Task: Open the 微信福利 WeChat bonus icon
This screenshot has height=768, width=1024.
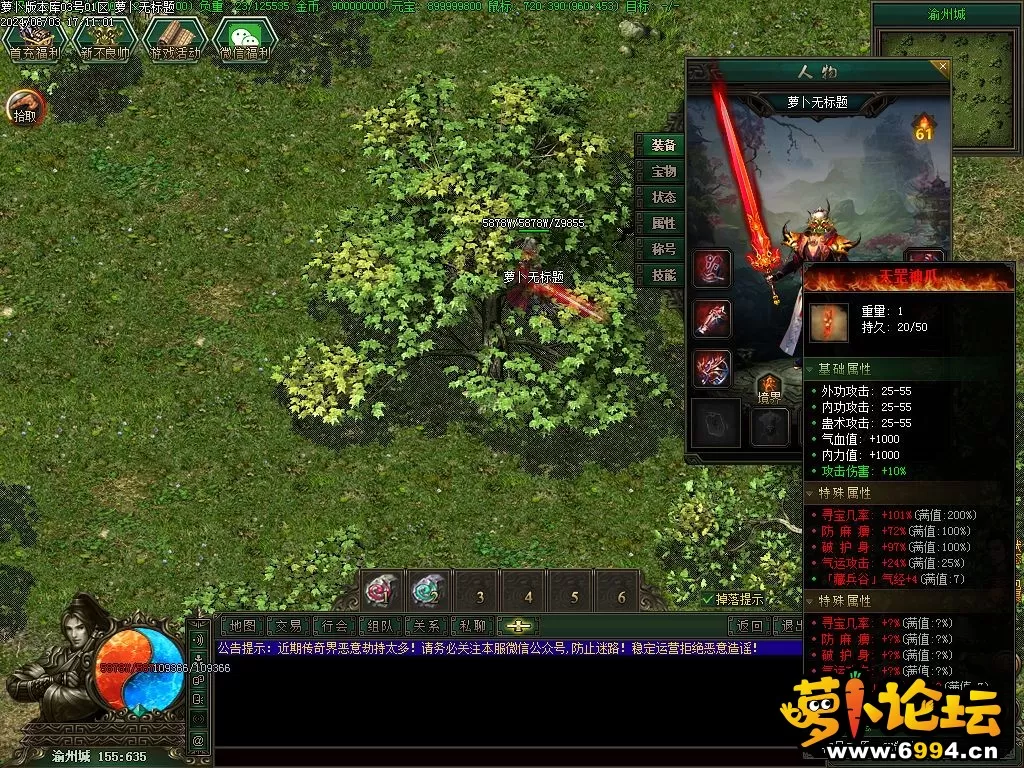Action: coord(245,39)
